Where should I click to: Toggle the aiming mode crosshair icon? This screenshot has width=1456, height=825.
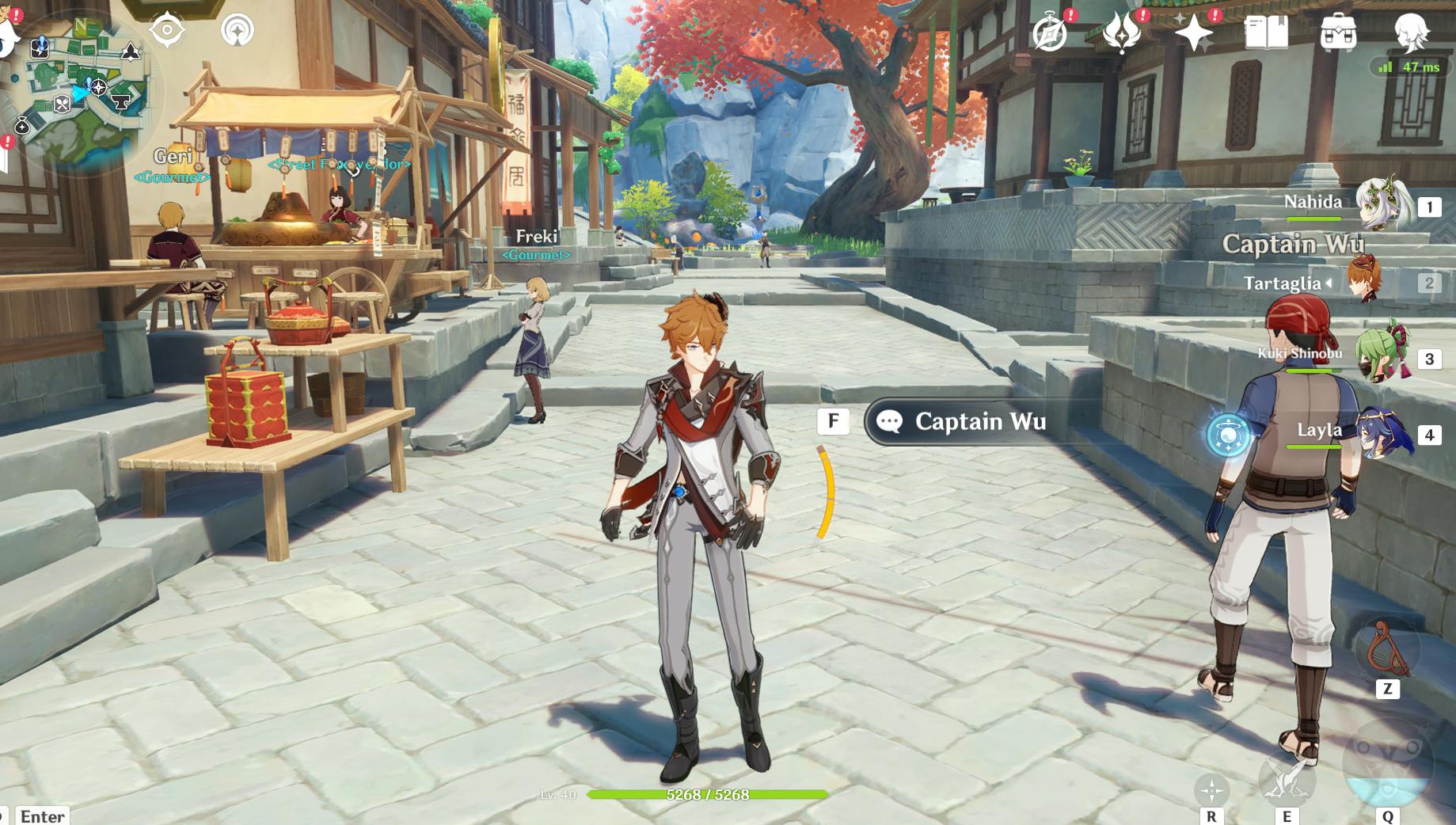[x=1211, y=789]
